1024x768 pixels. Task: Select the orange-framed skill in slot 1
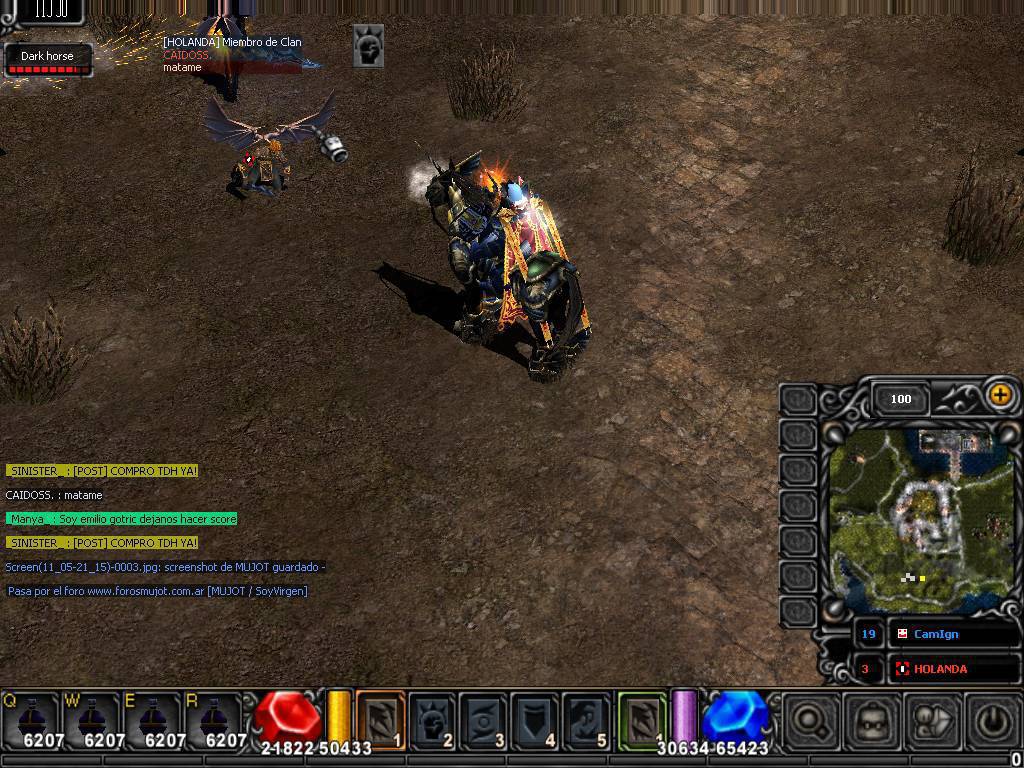coord(381,720)
